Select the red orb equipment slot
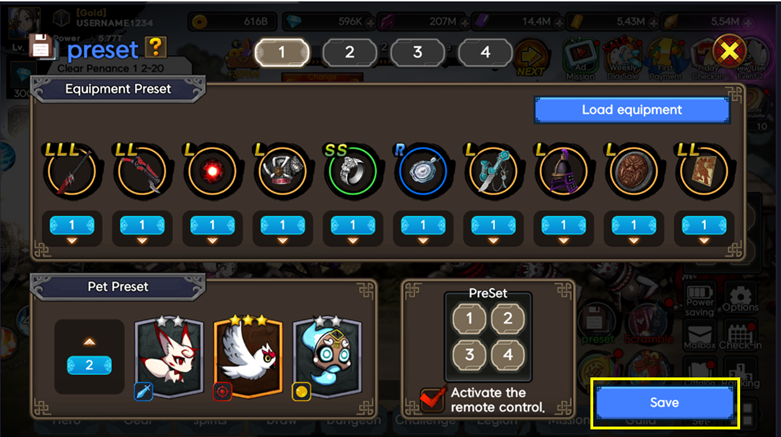This screenshot has width=781, height=437. click(x=211, y=174)
